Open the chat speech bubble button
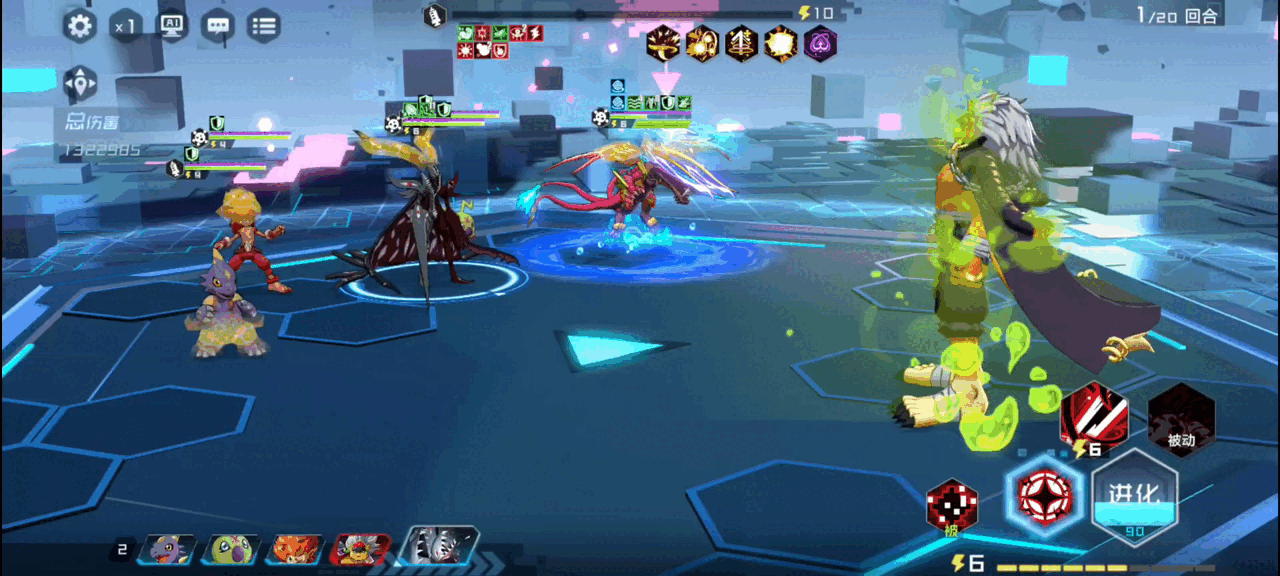Viewport: 1280px width, 576px height. click(217, 26)
